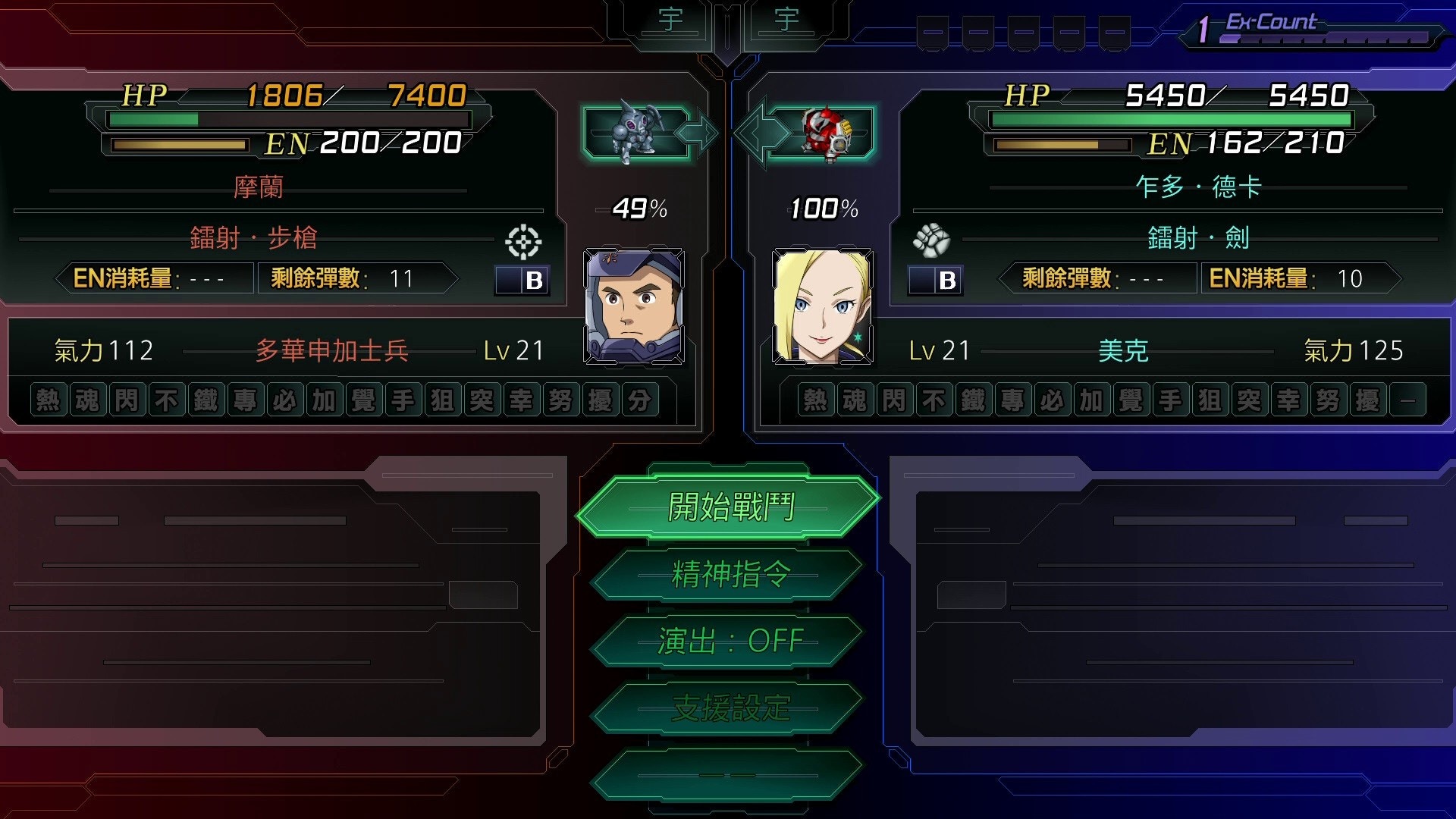Choose the 鐳射・劍 weapon entry

pos(1198,238)
